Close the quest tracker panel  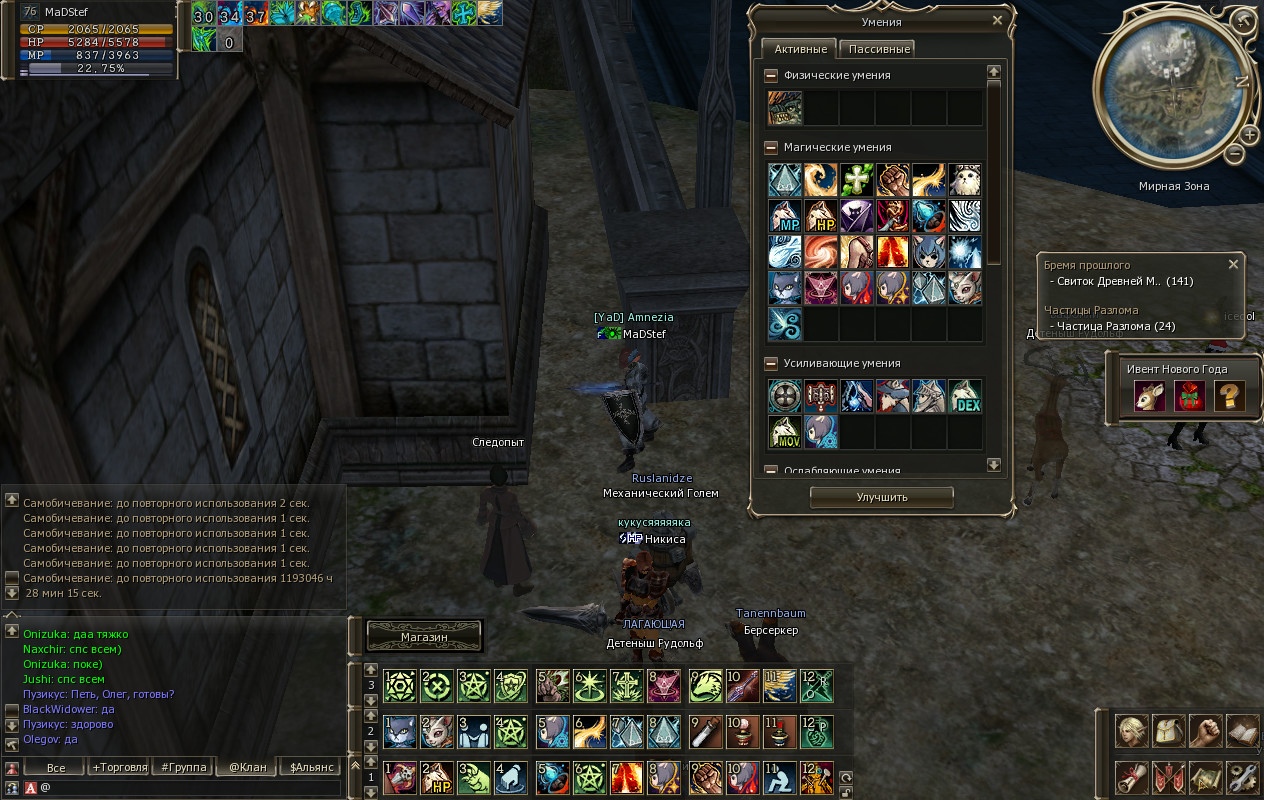1233,265
